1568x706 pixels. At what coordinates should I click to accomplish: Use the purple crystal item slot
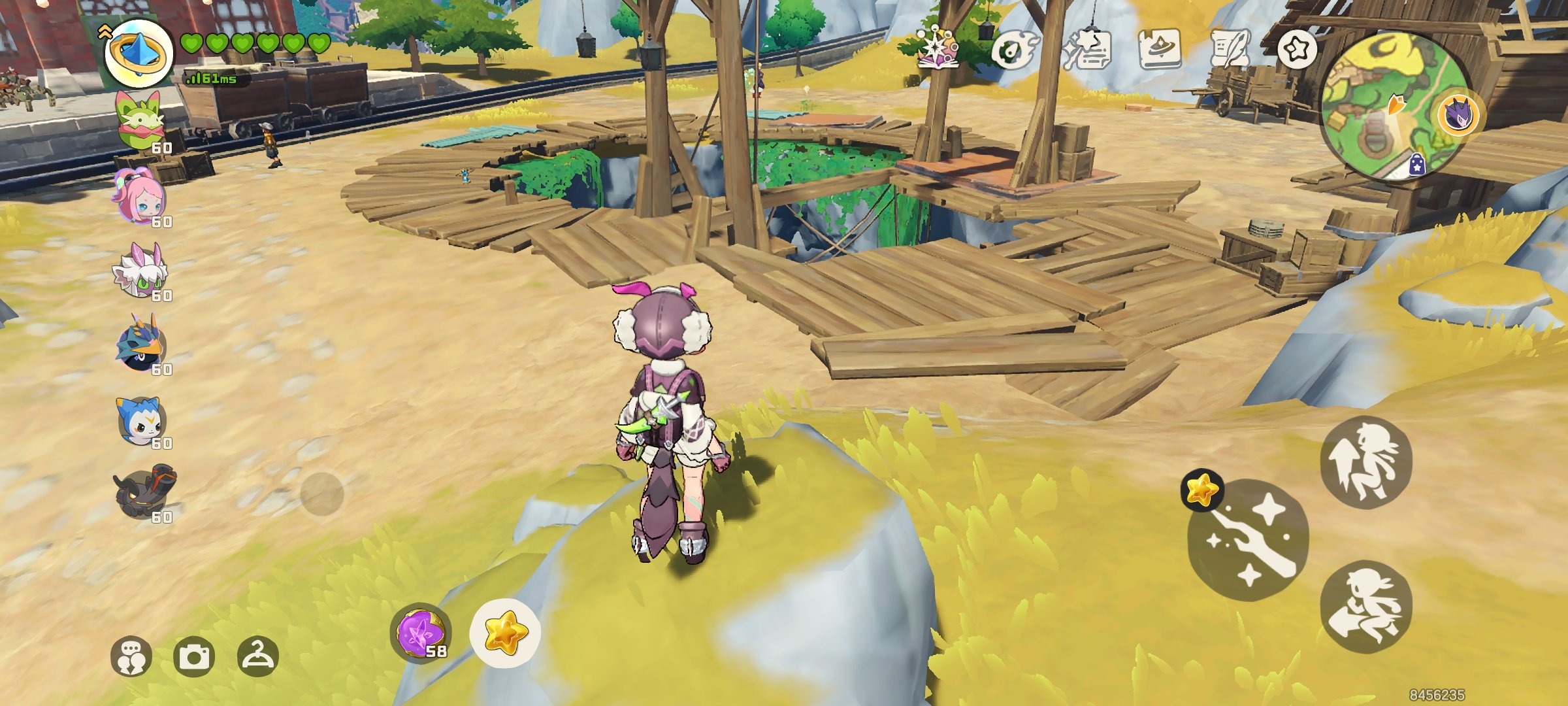421,633
